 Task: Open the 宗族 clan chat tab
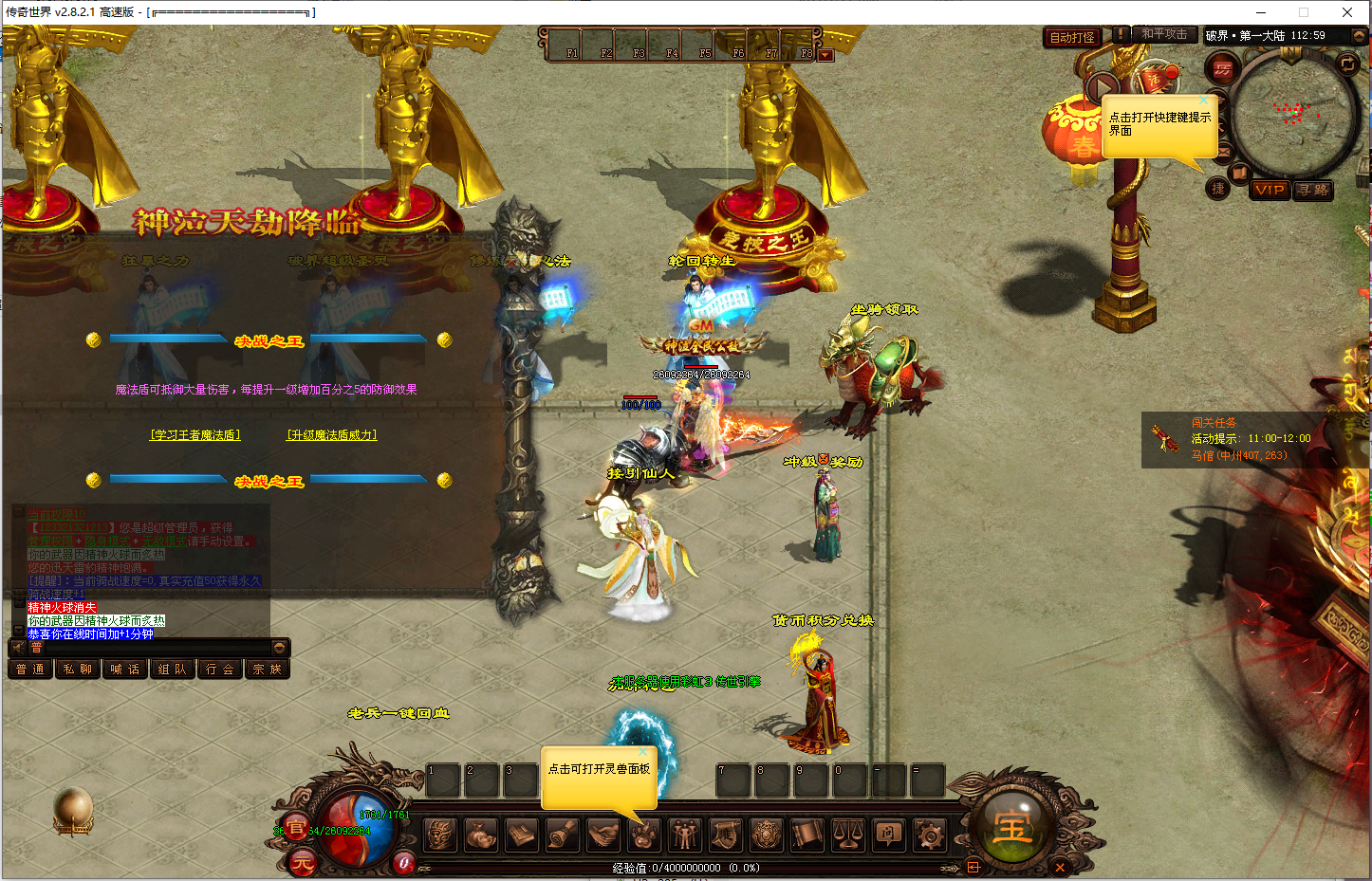pos(267,669)
